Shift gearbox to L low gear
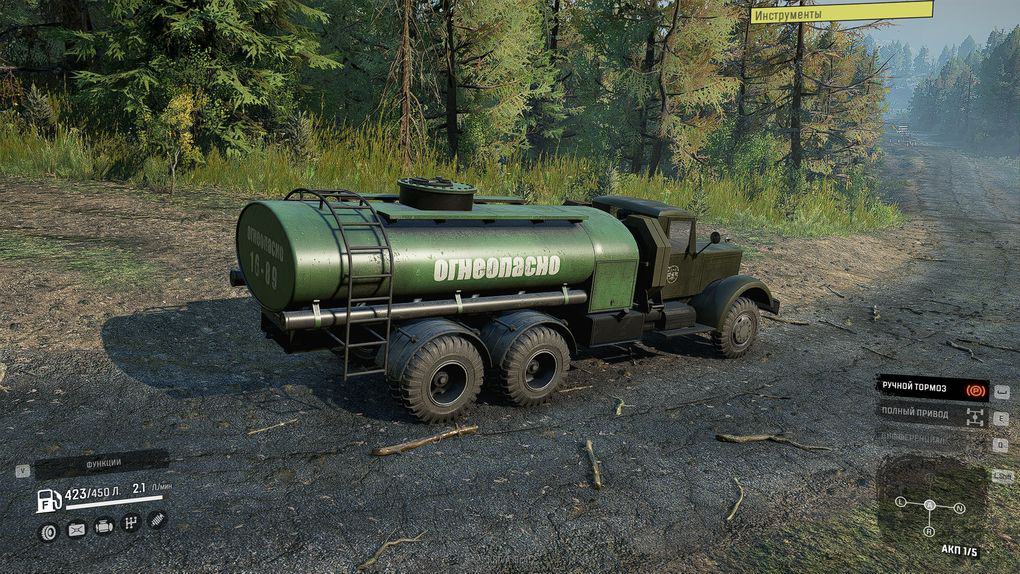 tap(901, 500)
